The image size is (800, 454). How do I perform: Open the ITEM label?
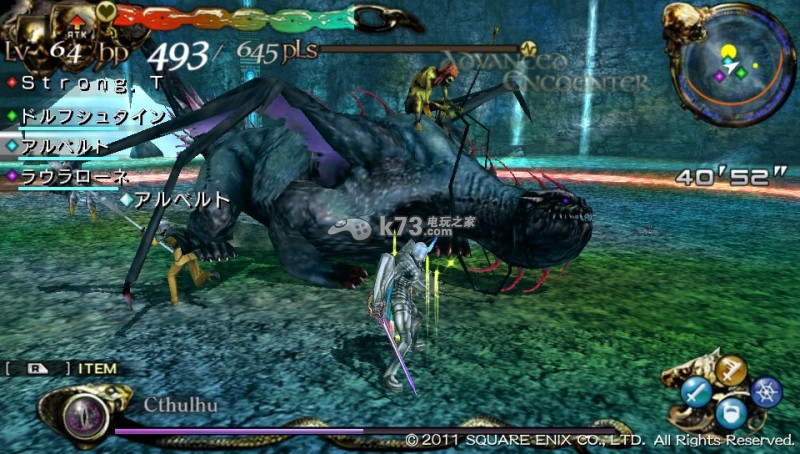tap(95, 369)
